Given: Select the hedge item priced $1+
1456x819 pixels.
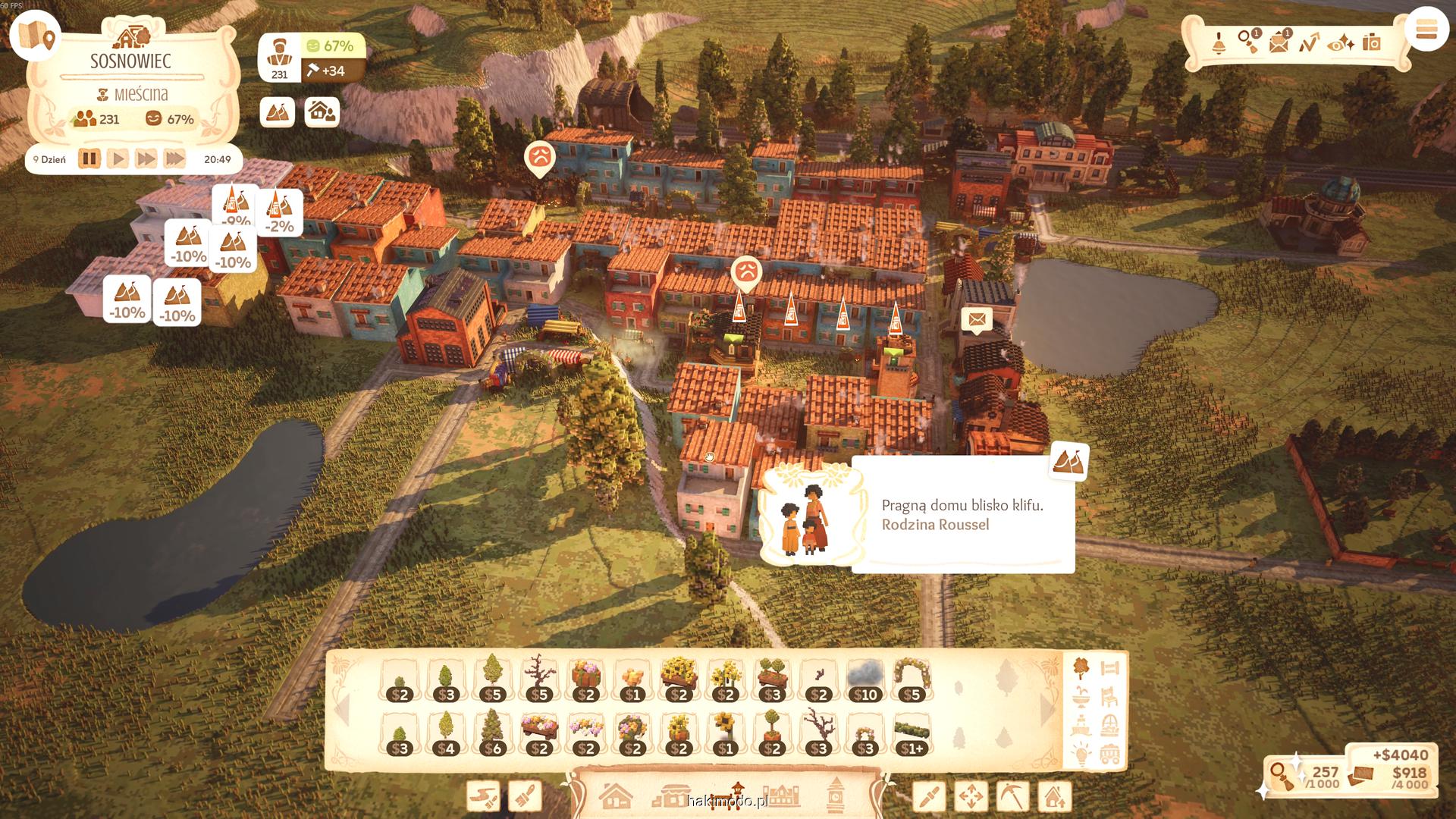Looking at the screenshot, I should pos(912,733).
